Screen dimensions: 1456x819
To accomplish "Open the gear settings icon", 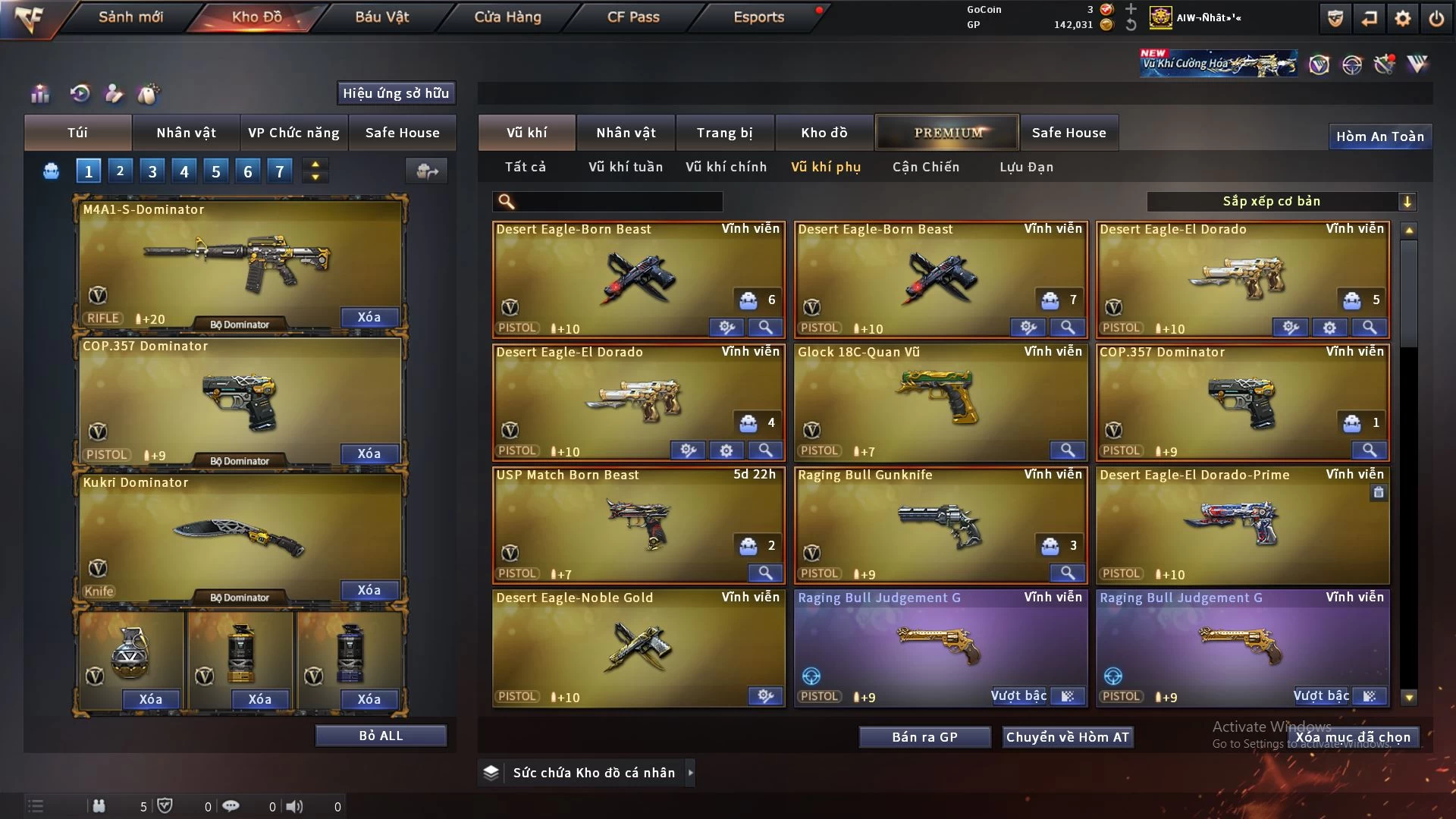I will (1402, 18).
